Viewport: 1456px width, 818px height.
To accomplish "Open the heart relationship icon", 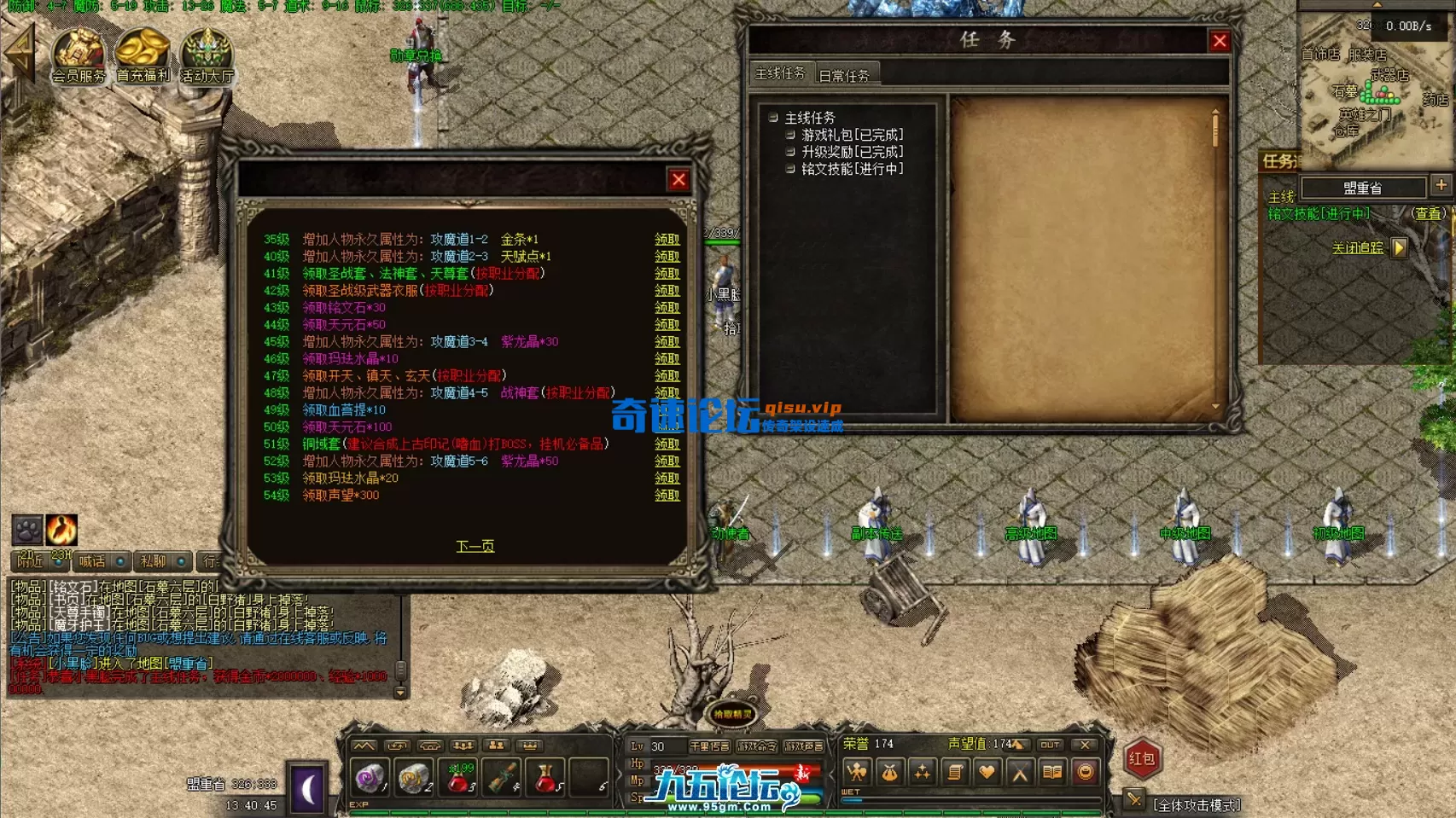I will (x=987, y=771).
